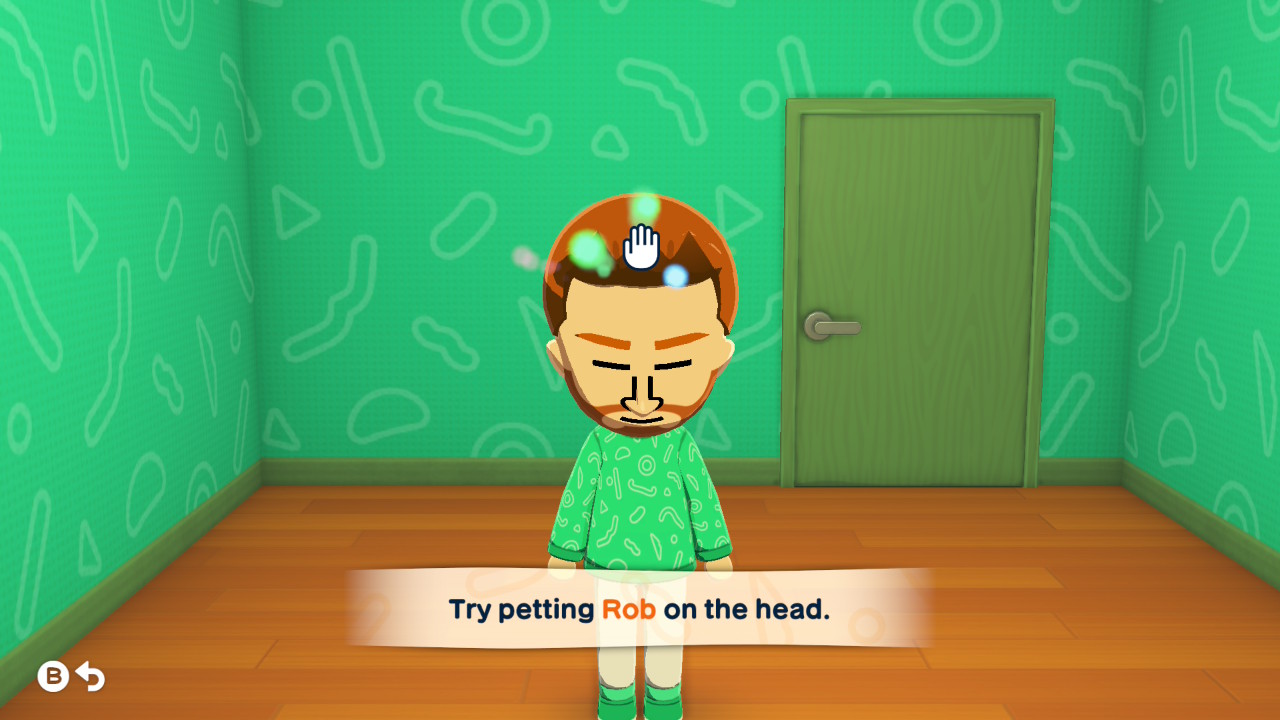This screenshot has height=720, width=1280.
Task: Tap the green sparkle above Rob's head
Action: pyautogui.click(x=646, y=209)
